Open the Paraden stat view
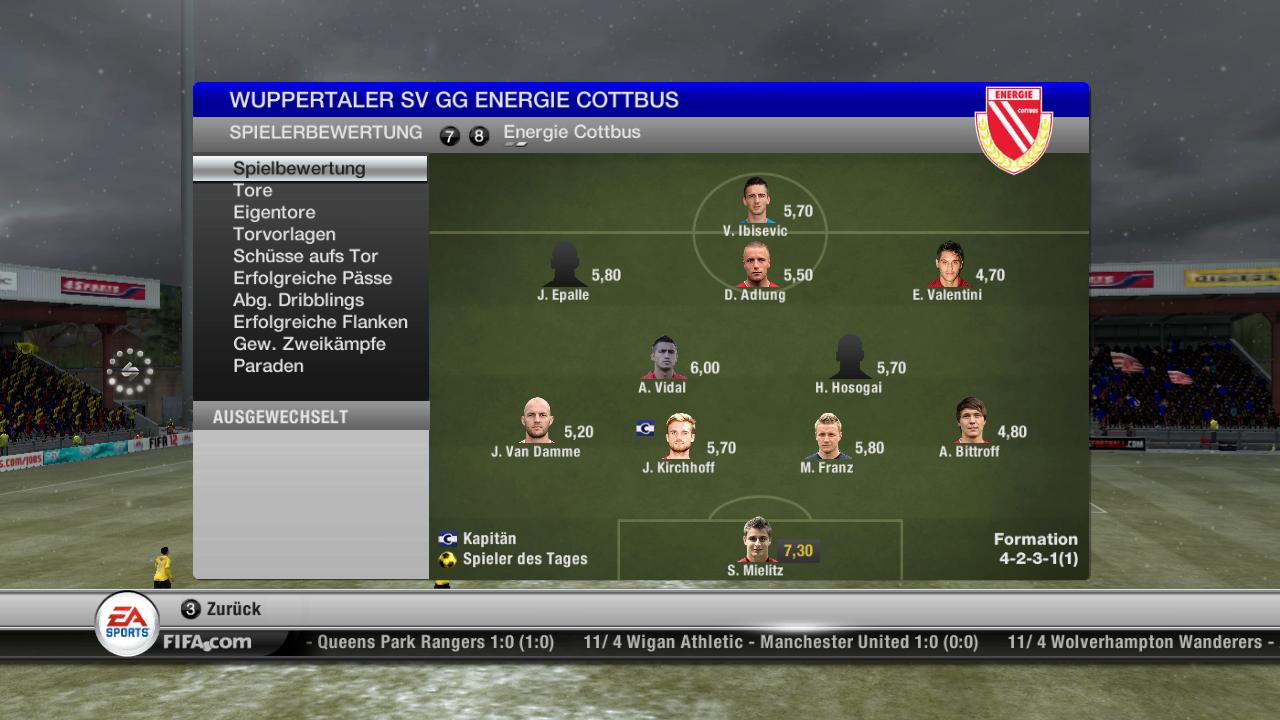The width and height of the screenshot is (1280, 720). (268, 366)
